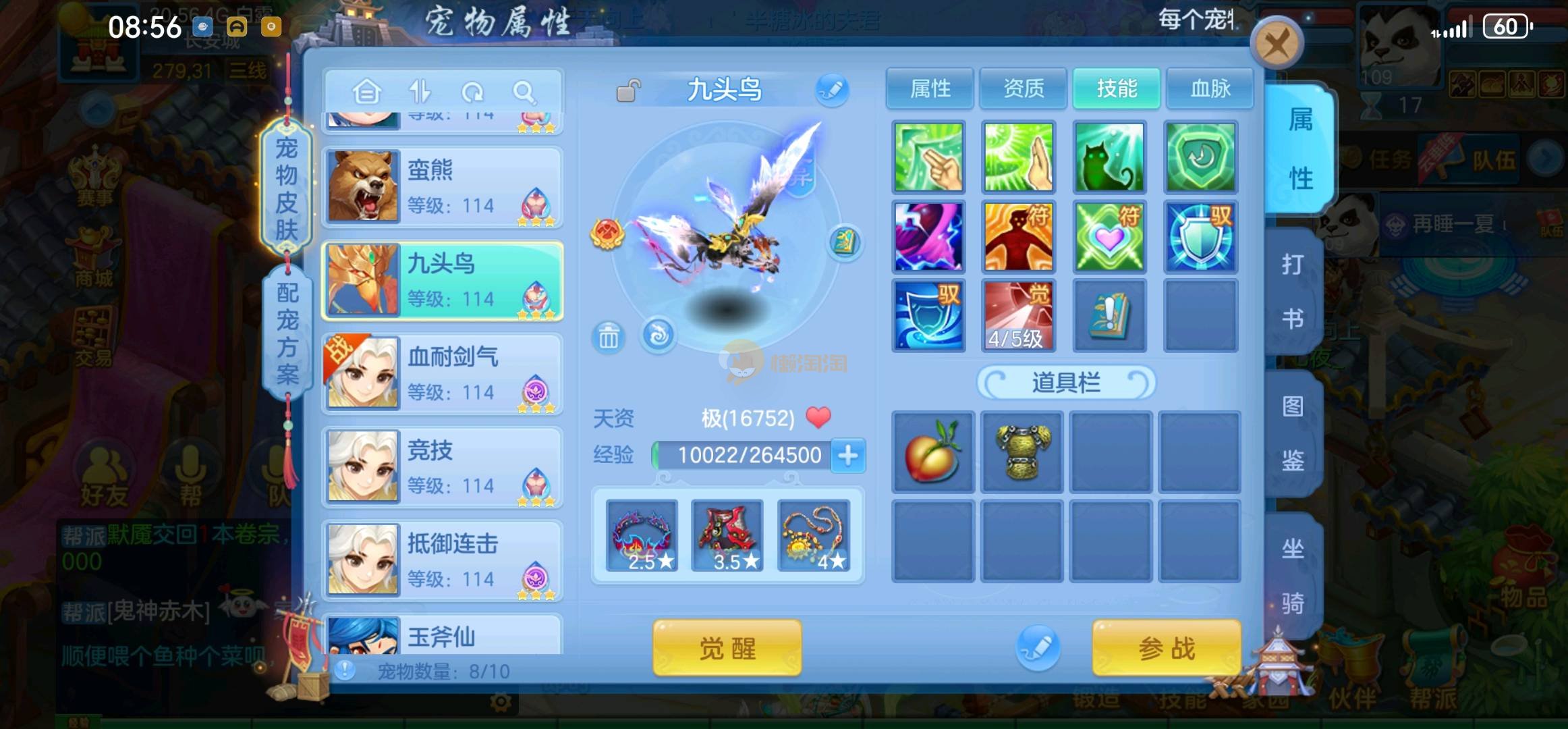Click the 觉醒 button
Screen dimensions: 1568x729
click(x=727, y=648)
